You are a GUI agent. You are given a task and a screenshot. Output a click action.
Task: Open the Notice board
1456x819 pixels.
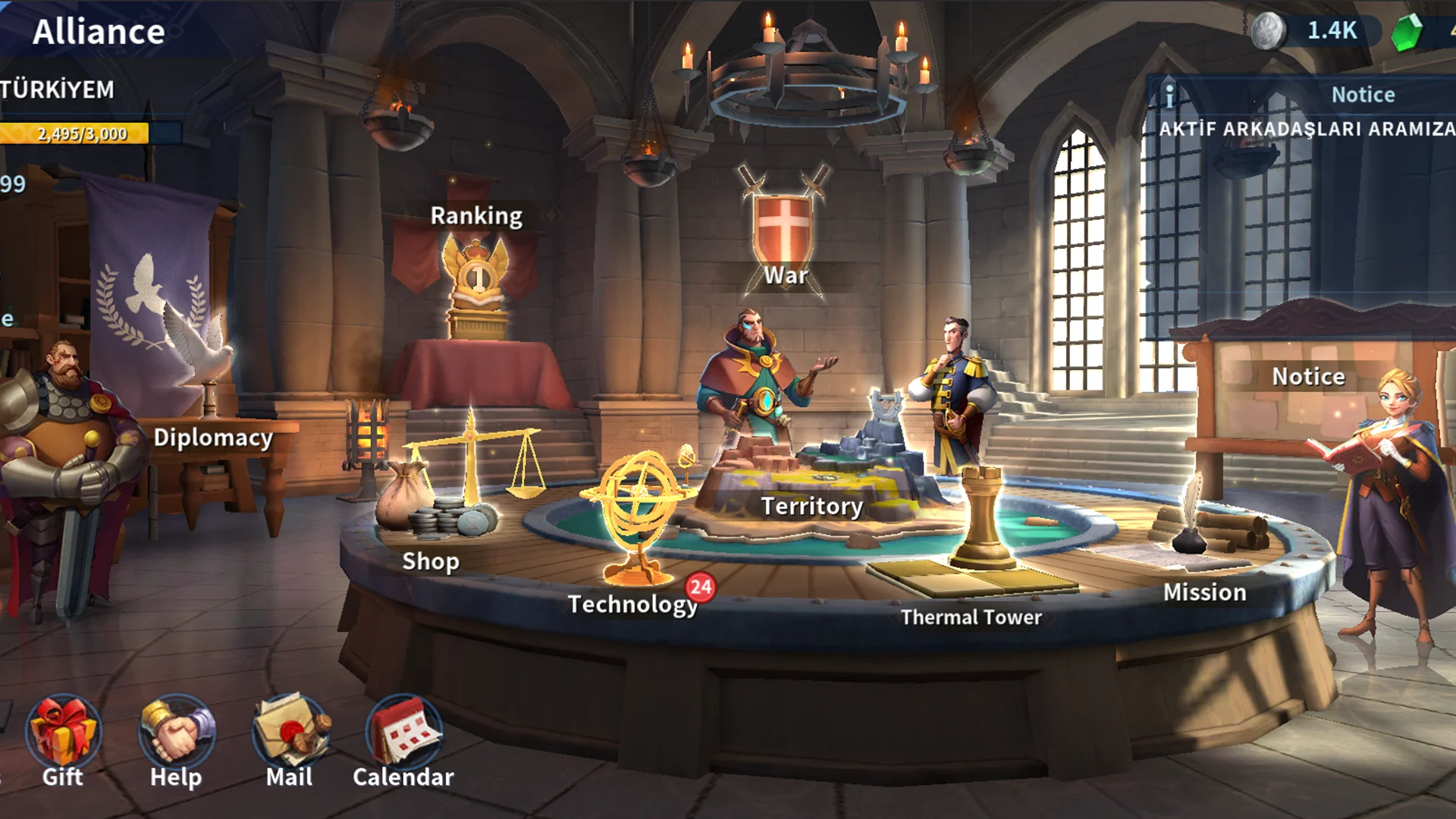tap(1308, 377)
